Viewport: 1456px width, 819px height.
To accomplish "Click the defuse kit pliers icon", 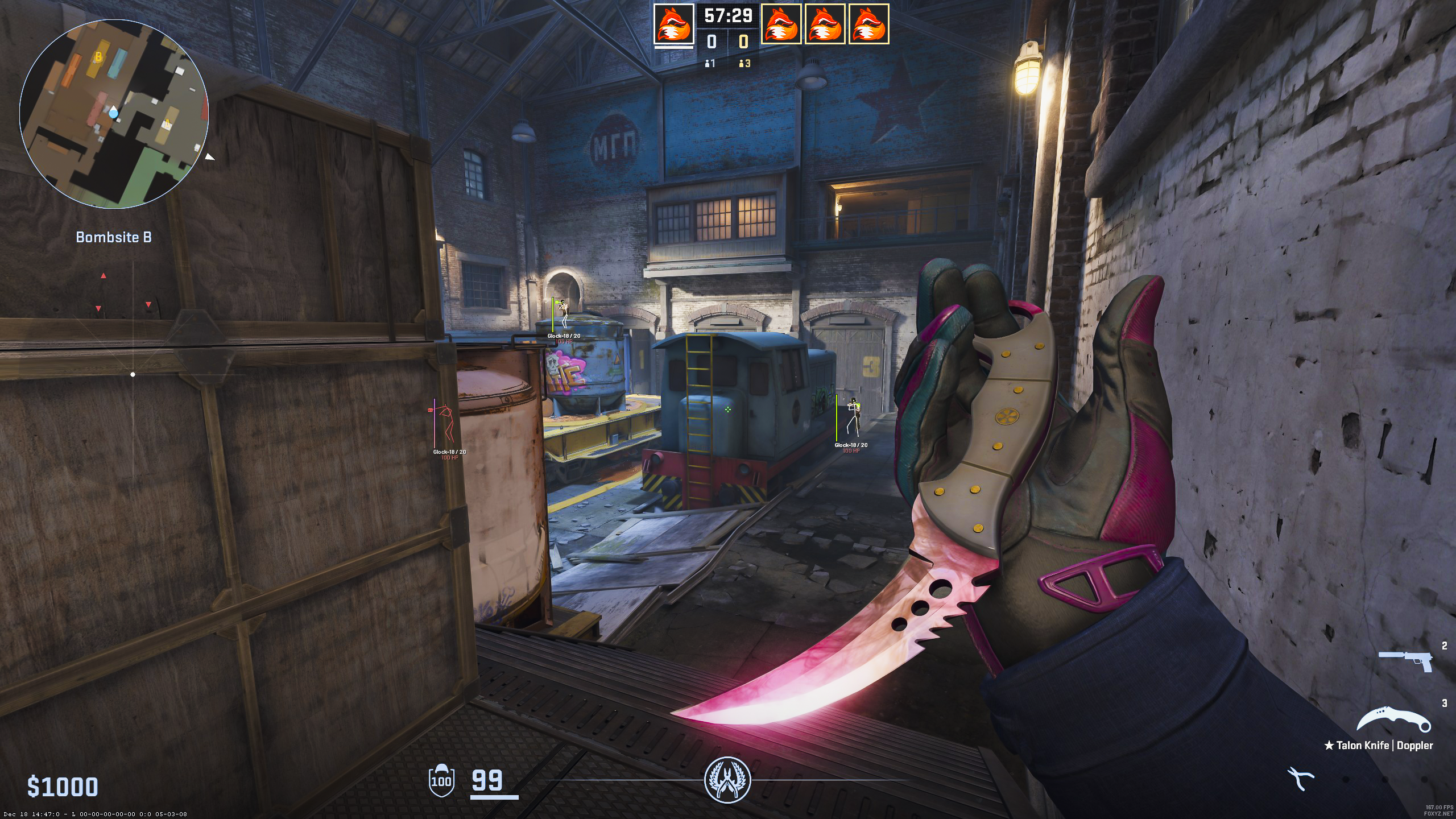I will [1301, 779].
